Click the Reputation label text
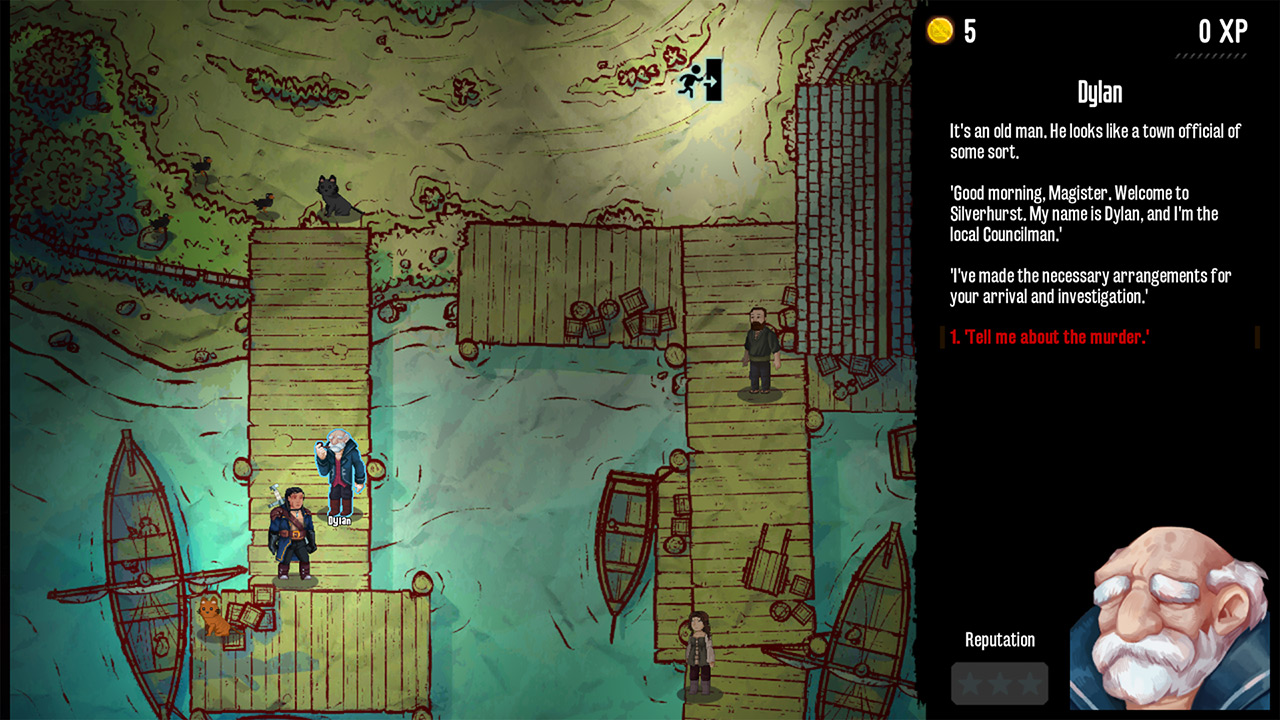Image resolution: width=1280 pixels, height=720 pixels. (x=998, y=640)
